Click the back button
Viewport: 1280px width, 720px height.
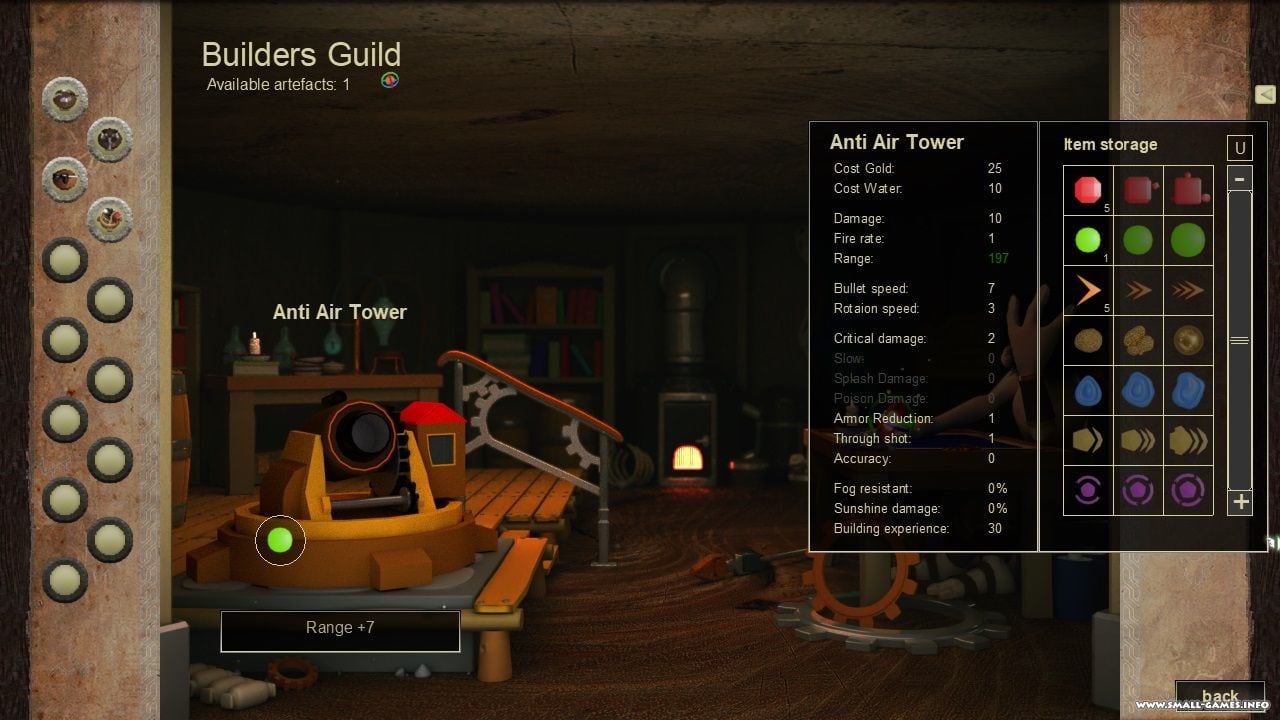1219,697
